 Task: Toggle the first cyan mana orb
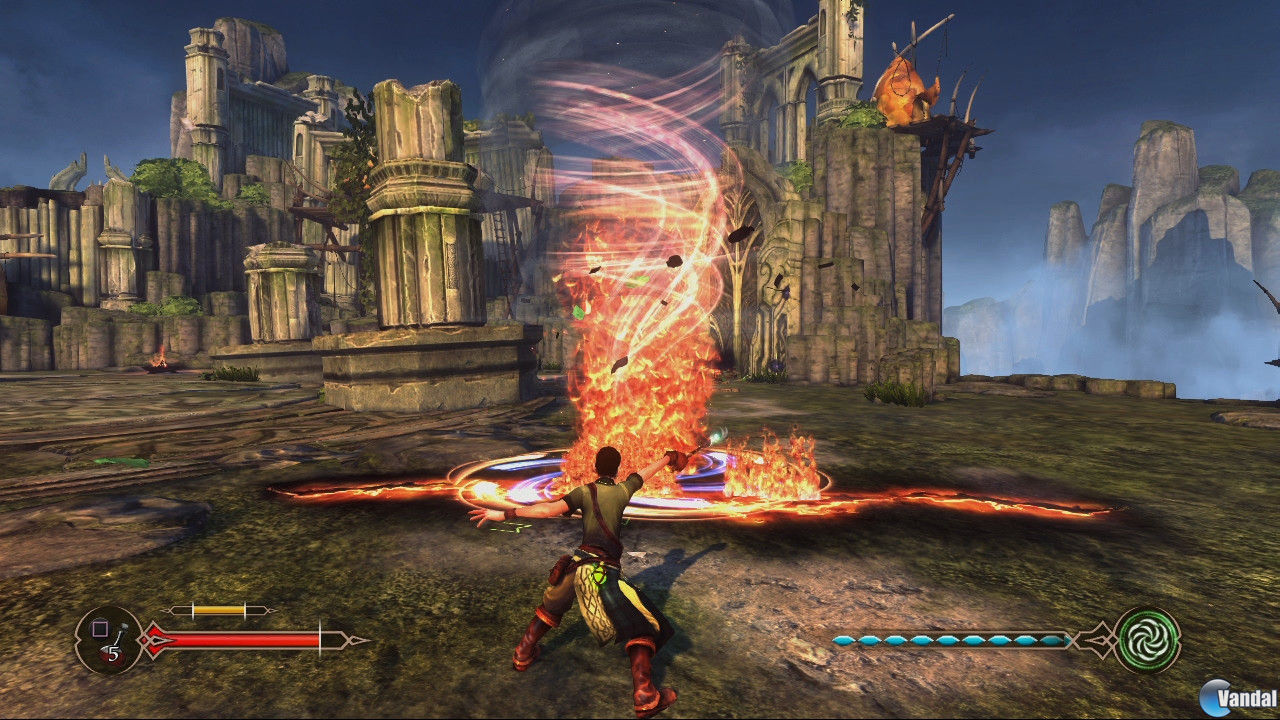[x=844, y=640]
